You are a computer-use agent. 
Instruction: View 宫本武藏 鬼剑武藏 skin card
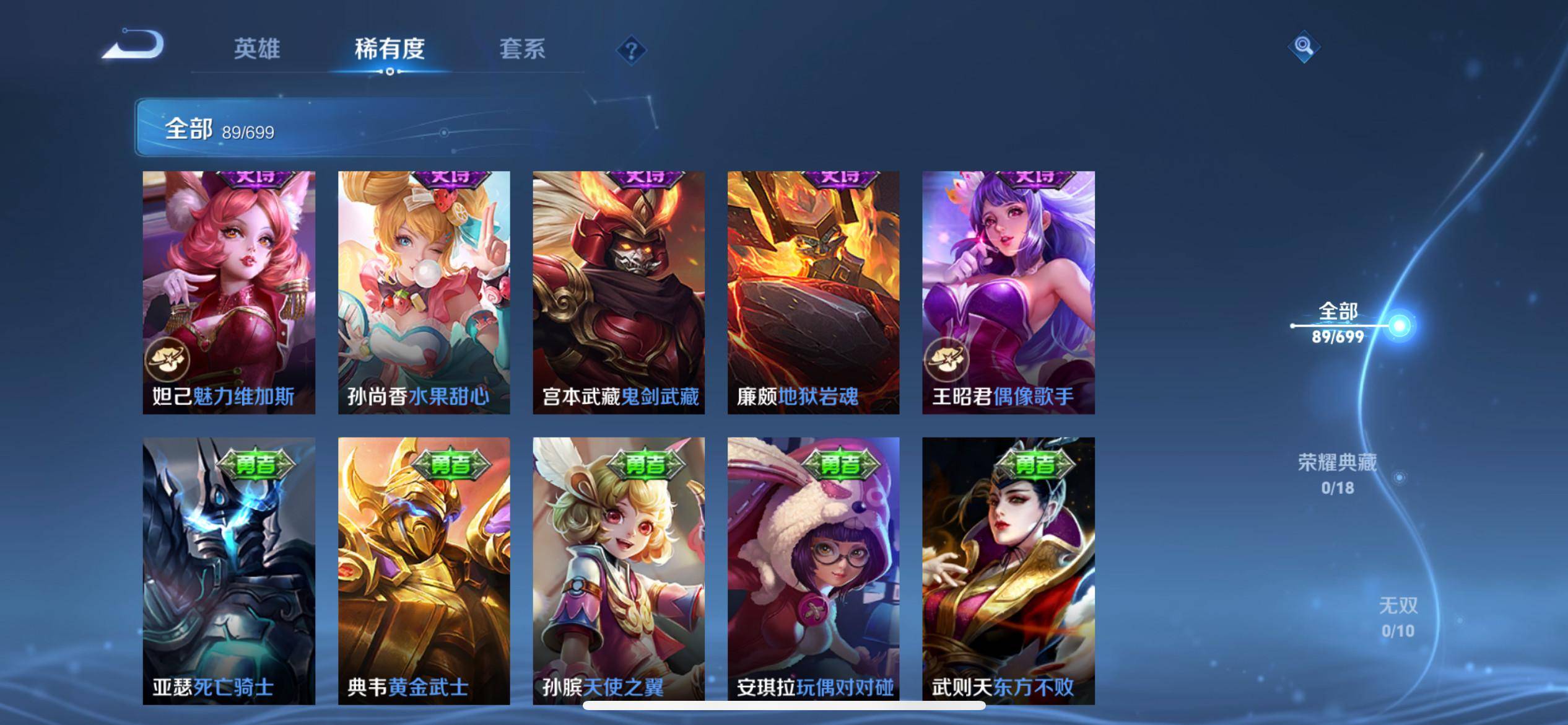click(x=619, y=292)
